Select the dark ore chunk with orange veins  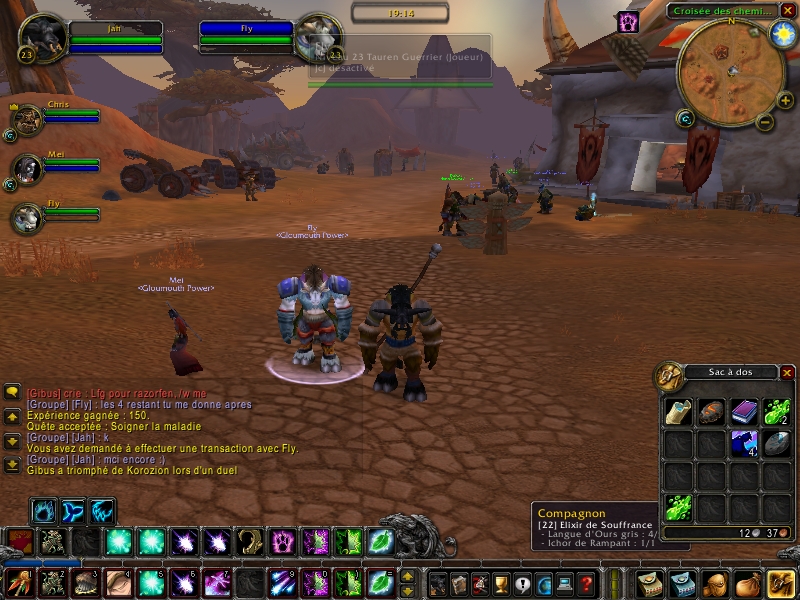click(711, 411)
